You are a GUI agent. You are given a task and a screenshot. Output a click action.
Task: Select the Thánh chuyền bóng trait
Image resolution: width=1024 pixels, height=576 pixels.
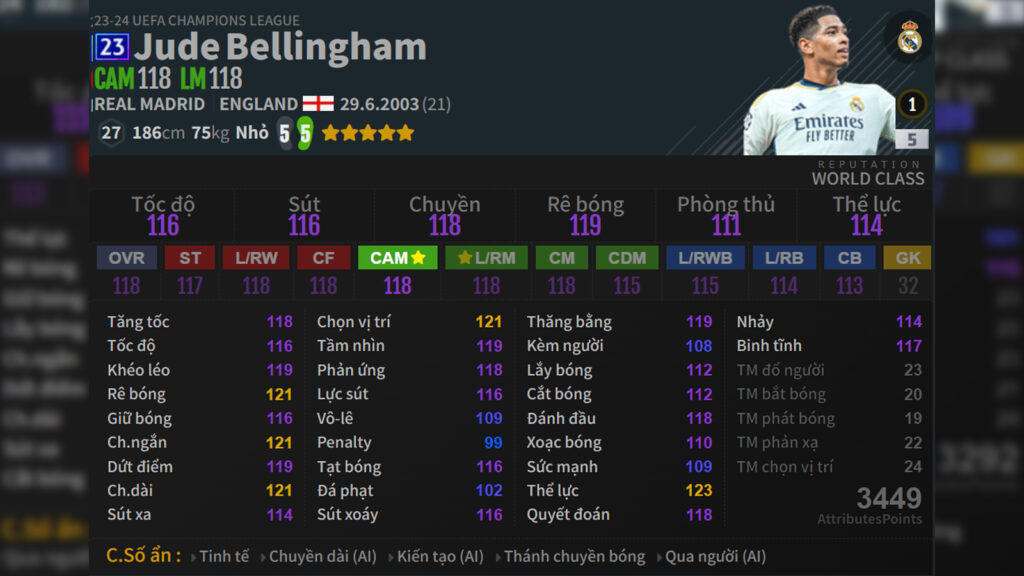pos(574,556)
